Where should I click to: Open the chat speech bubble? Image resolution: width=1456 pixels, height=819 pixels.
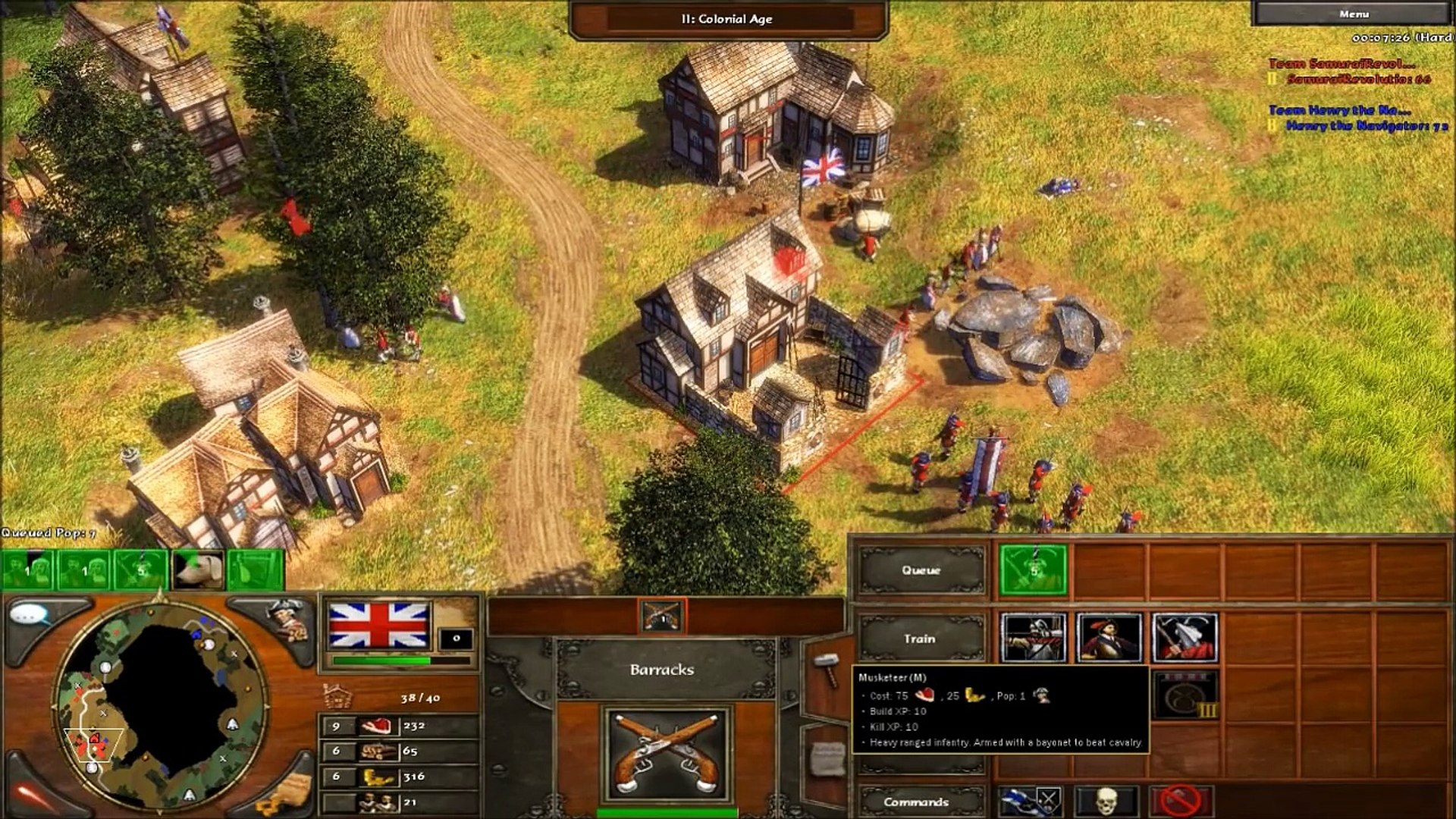(30, 614)
